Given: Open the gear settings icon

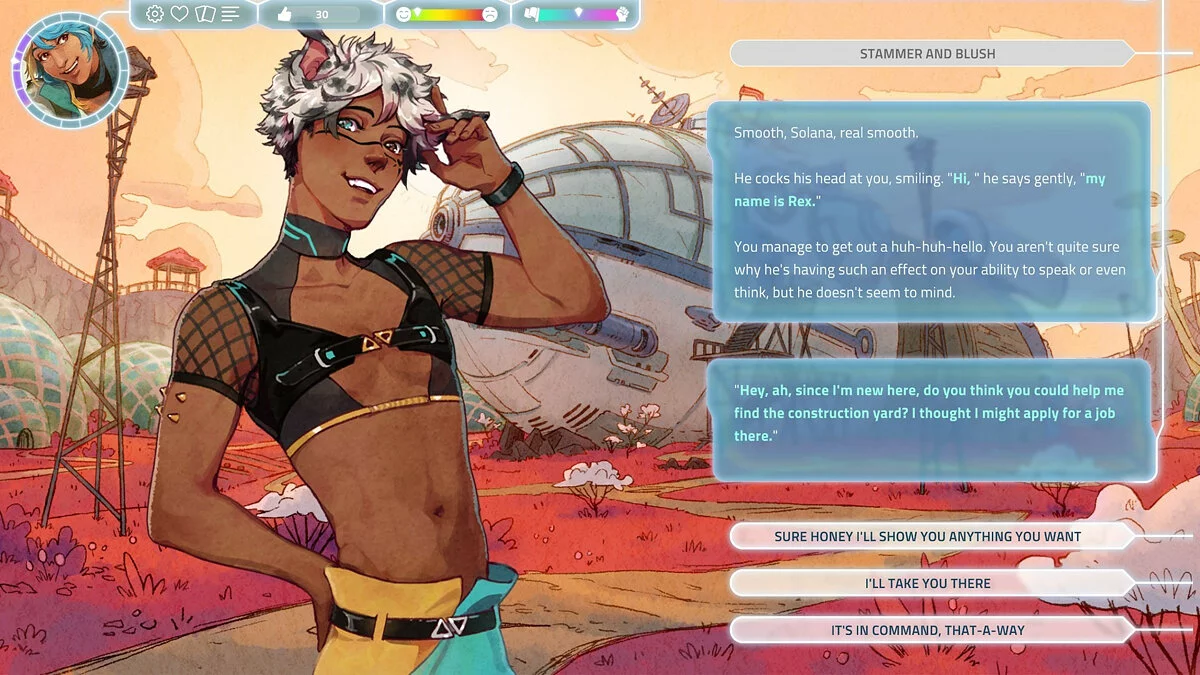Looking at the screenshot, I should tap(155, 14).
